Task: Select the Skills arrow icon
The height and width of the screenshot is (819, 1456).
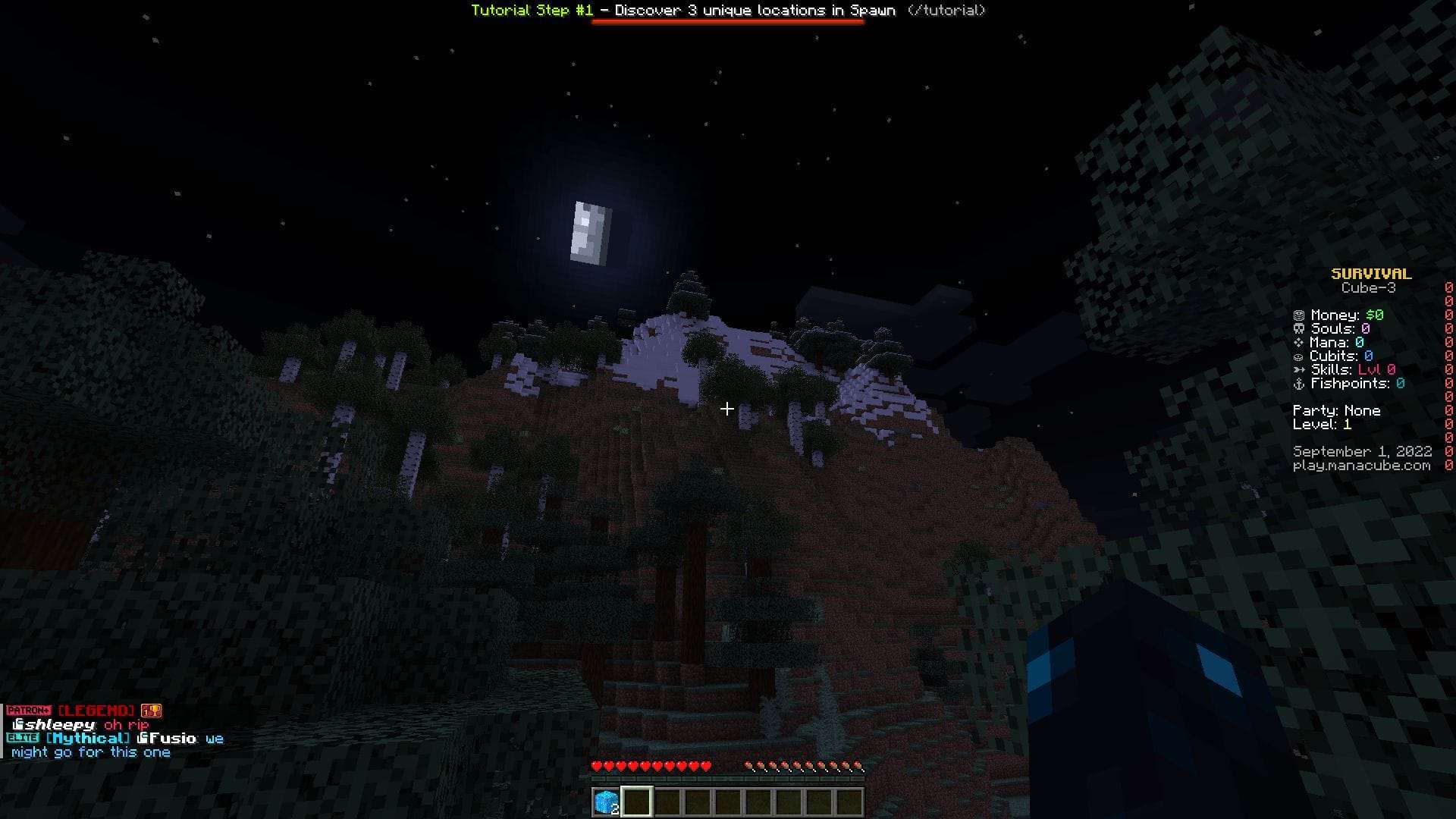Action: [x=1298, y=370]
